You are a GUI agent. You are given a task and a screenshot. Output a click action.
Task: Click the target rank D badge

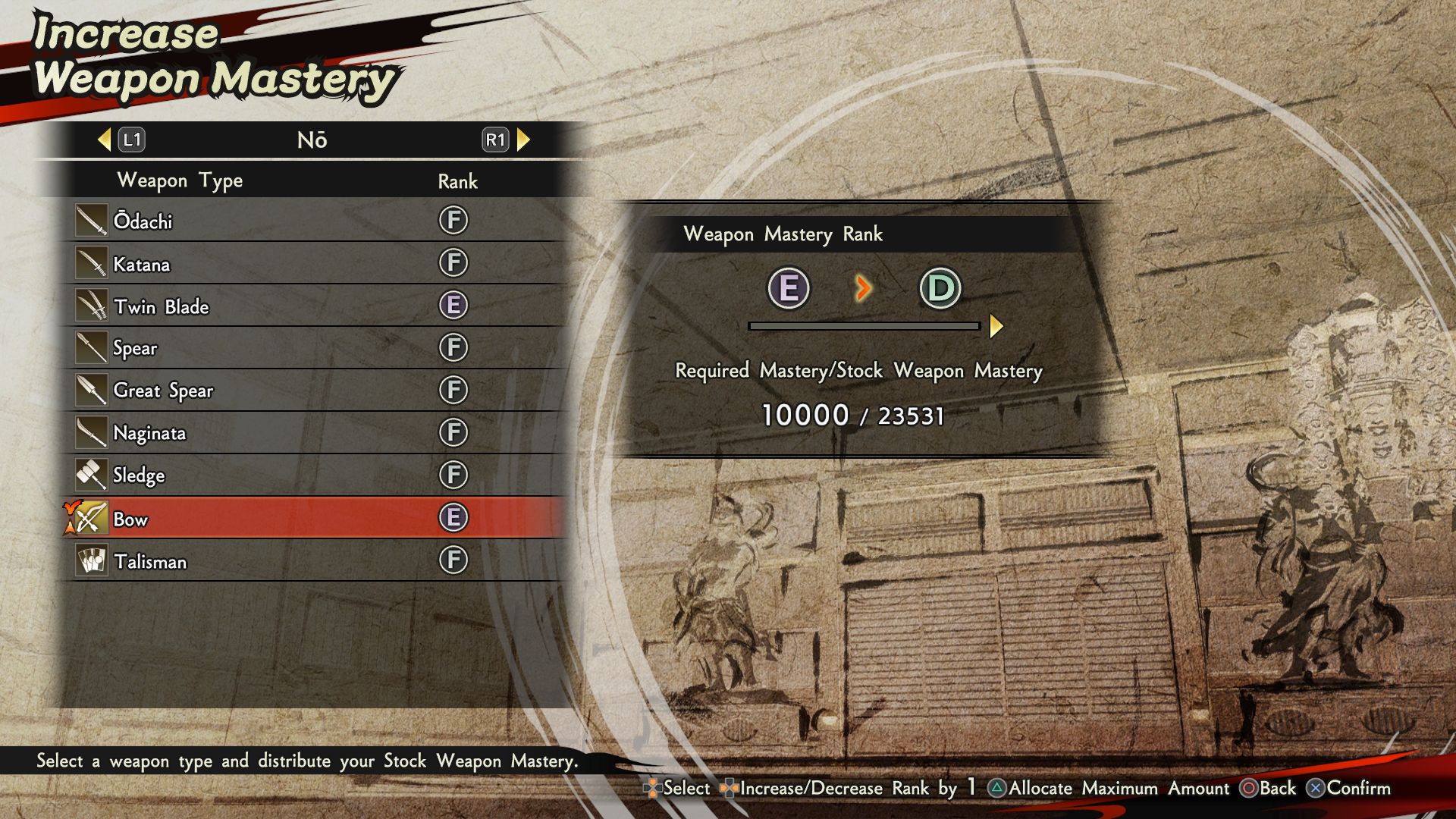(x=940, y=288)
